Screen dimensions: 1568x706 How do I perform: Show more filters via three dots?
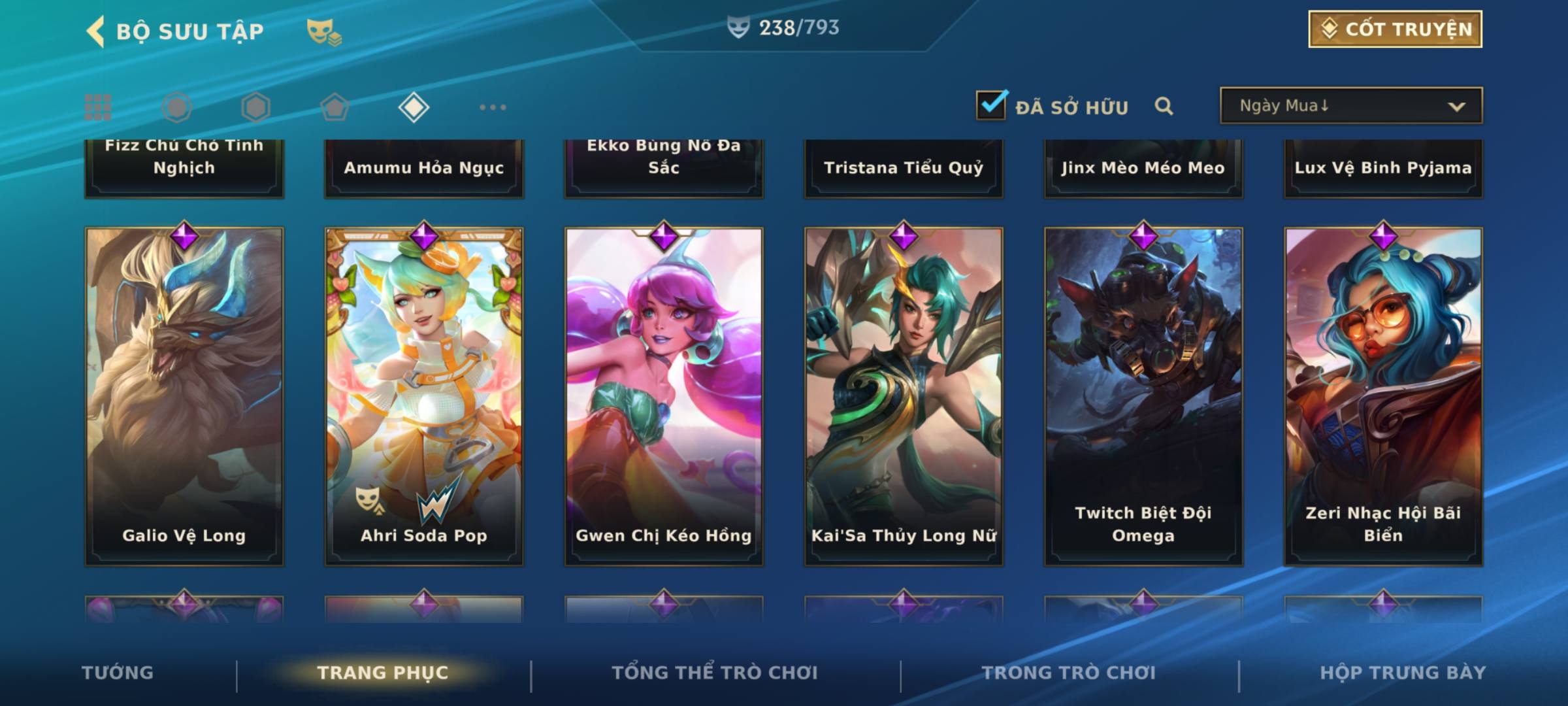[493, 107]
